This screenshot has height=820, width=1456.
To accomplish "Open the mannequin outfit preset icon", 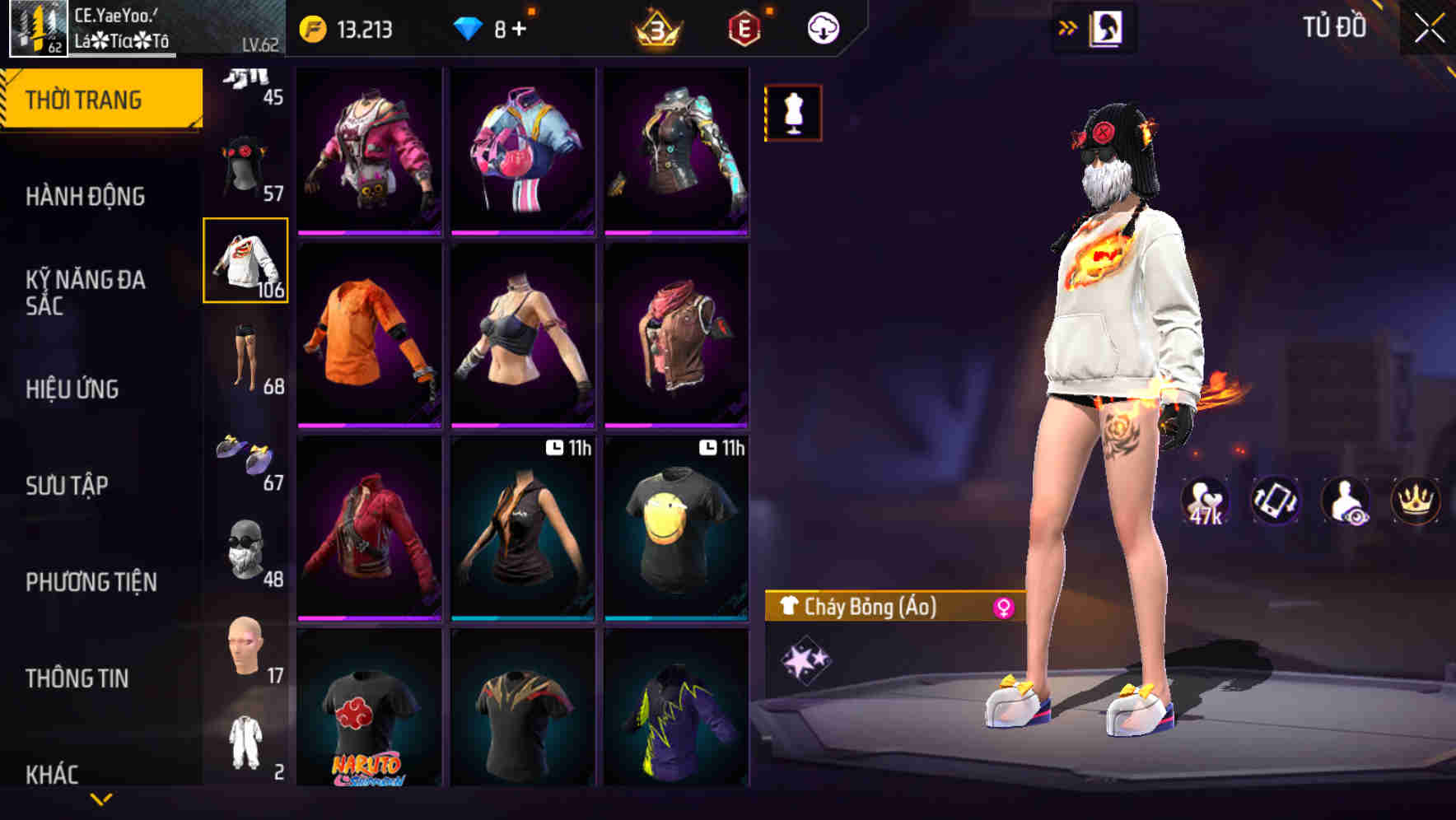I will pyautogui.click(x=792, y=112).
